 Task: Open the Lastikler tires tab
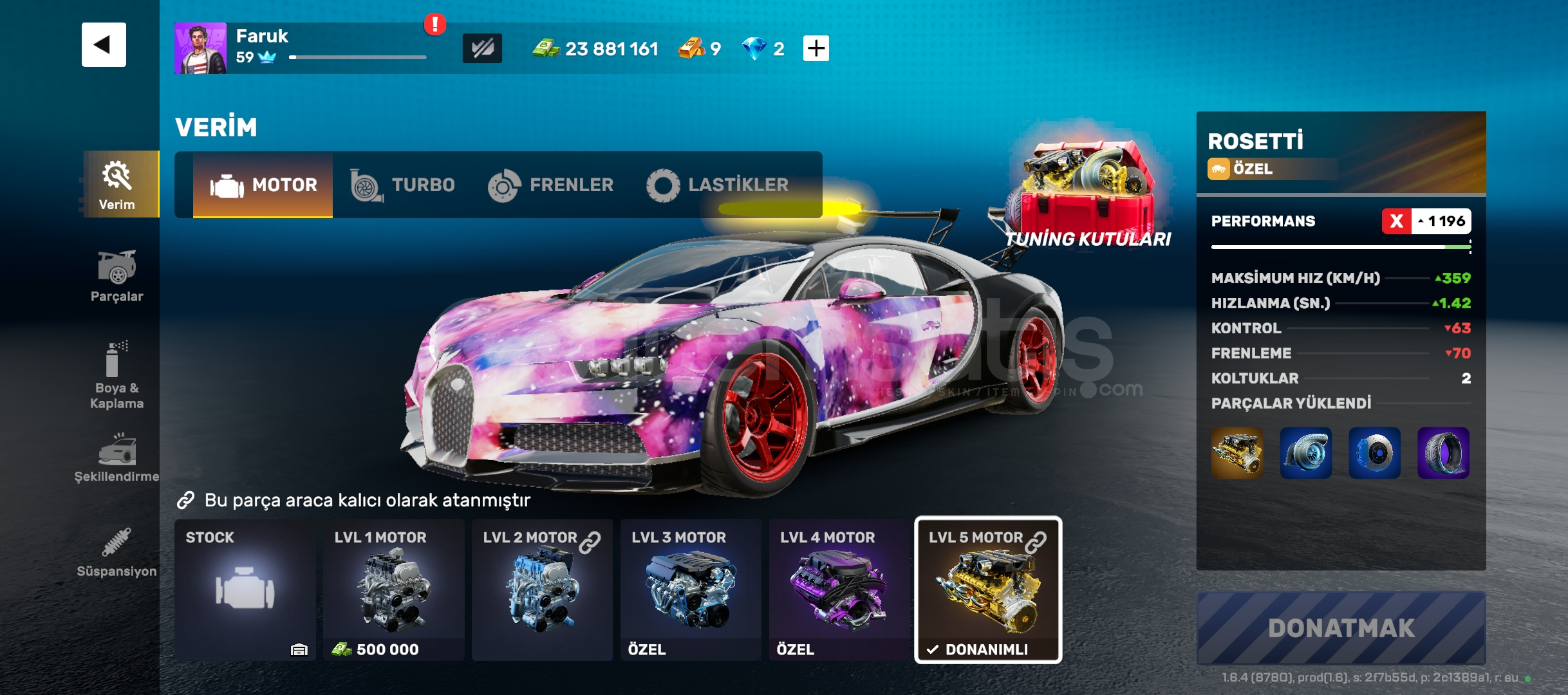tap(718, 185)
